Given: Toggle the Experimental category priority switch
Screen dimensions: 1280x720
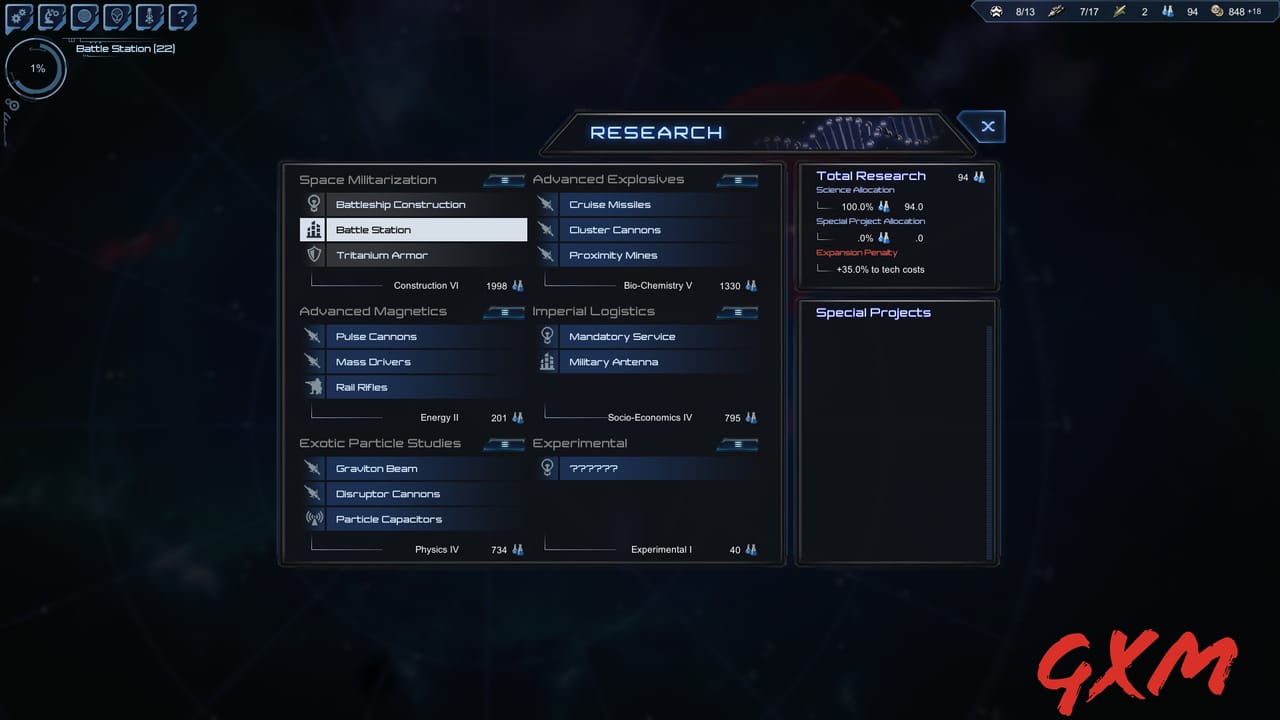Looking at the screenshot, I should (737, 443).
